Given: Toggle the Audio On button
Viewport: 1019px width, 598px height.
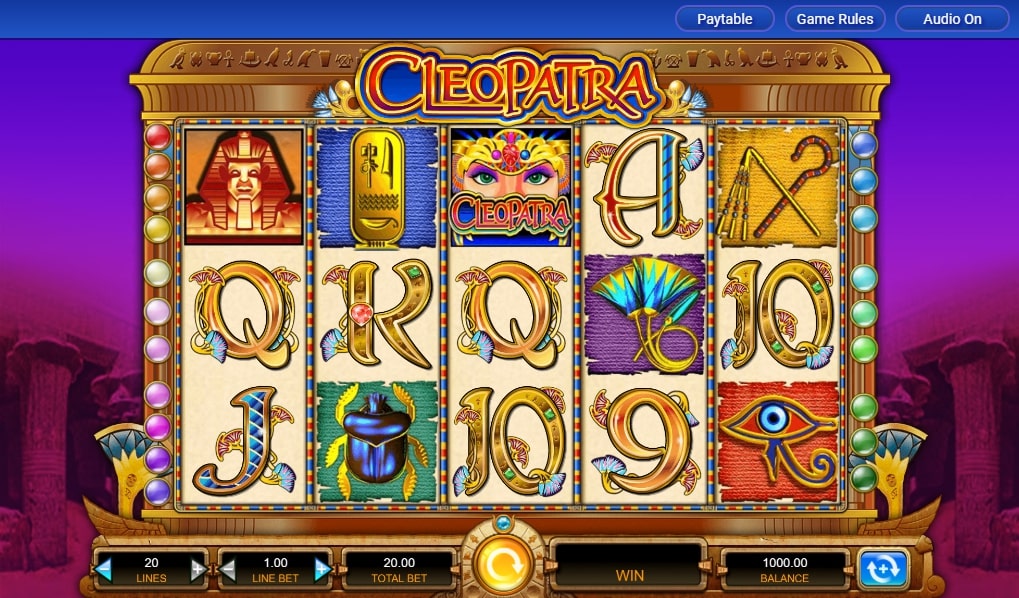Looking at the screenshot, I should point(951,19).
